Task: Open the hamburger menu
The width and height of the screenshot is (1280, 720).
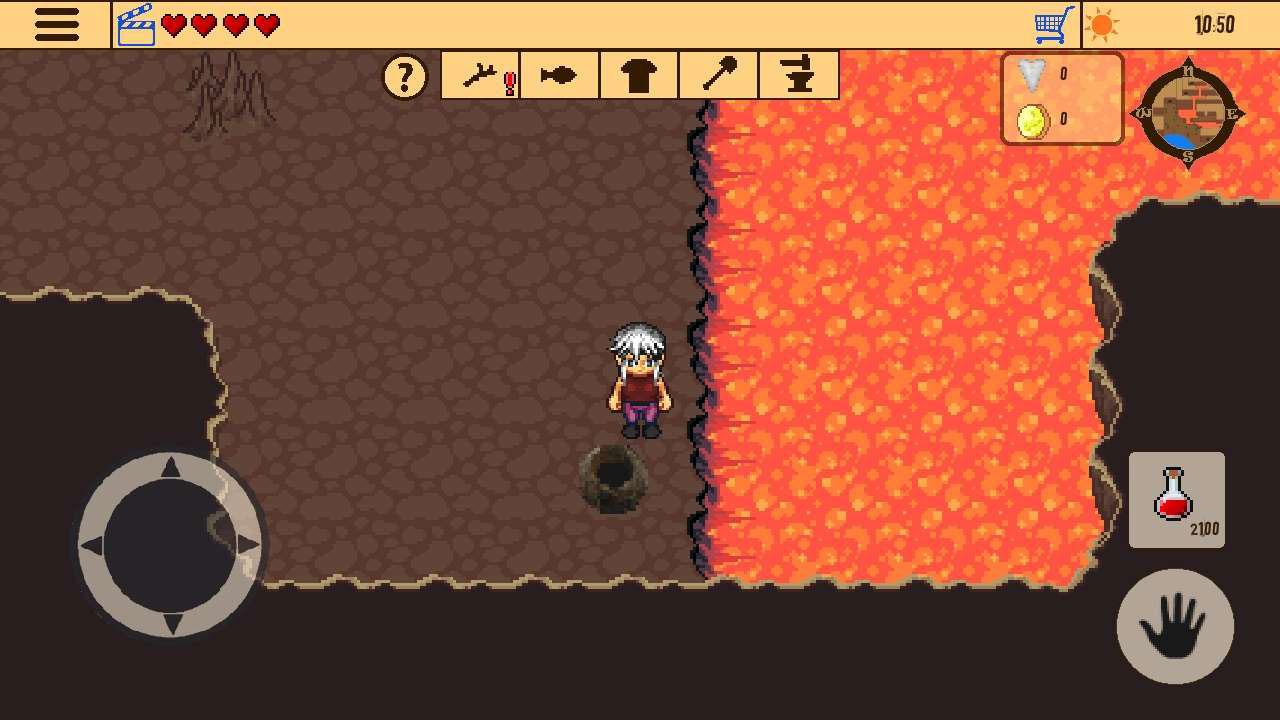Action: coord(56,24)
